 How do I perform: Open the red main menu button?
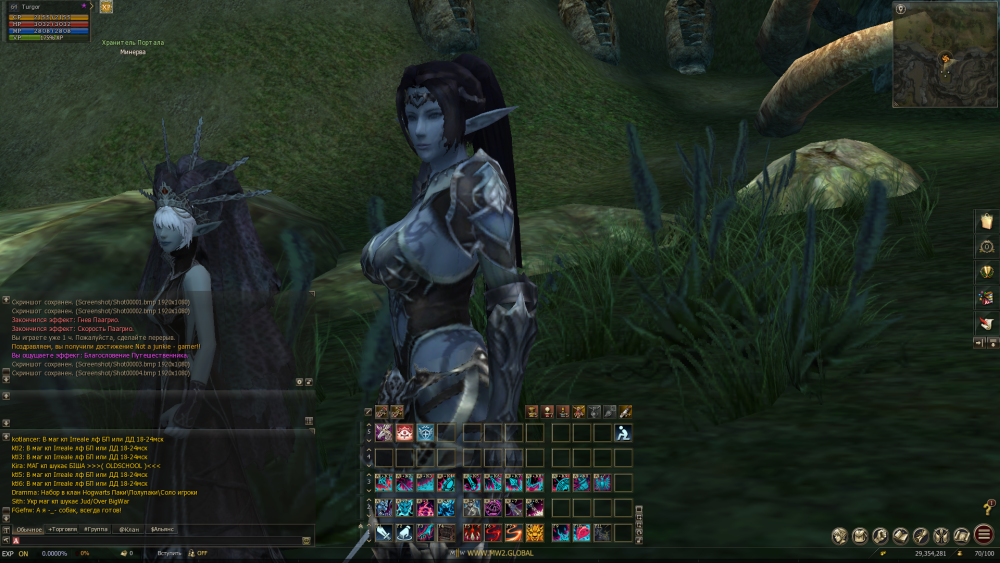pos(984,535)
